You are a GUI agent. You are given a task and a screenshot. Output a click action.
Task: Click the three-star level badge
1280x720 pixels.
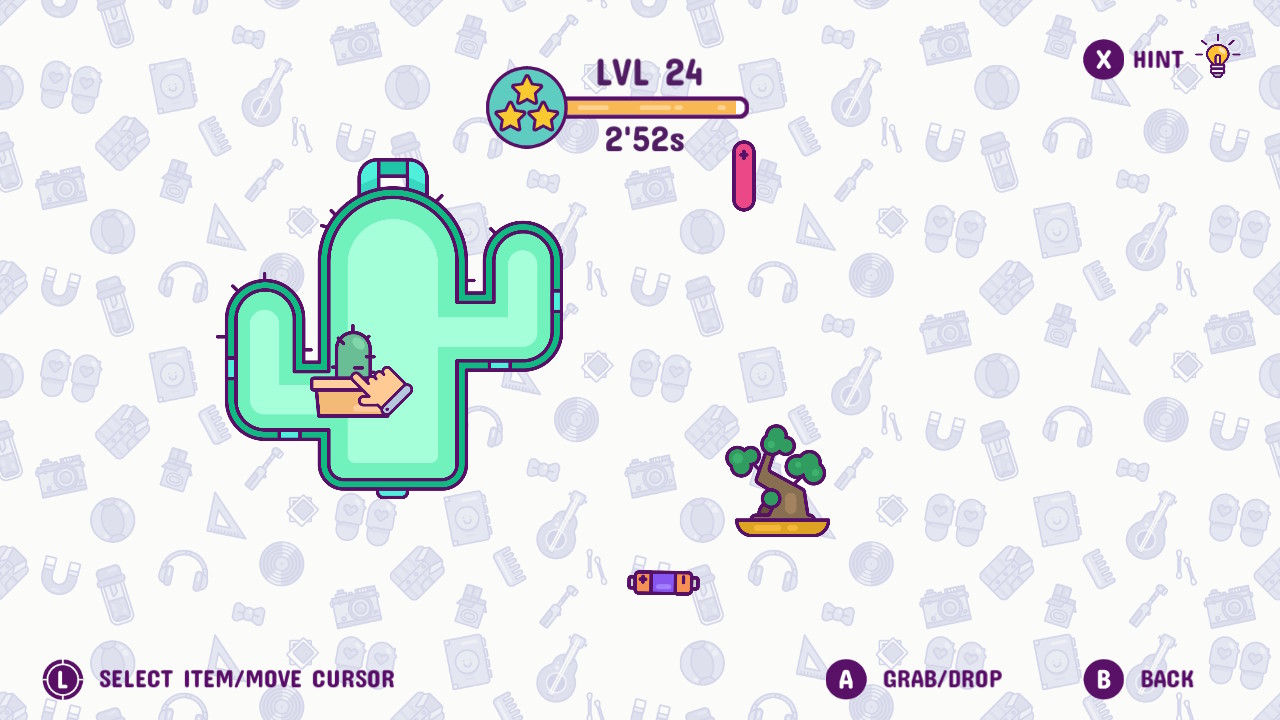tap(527, 104)
